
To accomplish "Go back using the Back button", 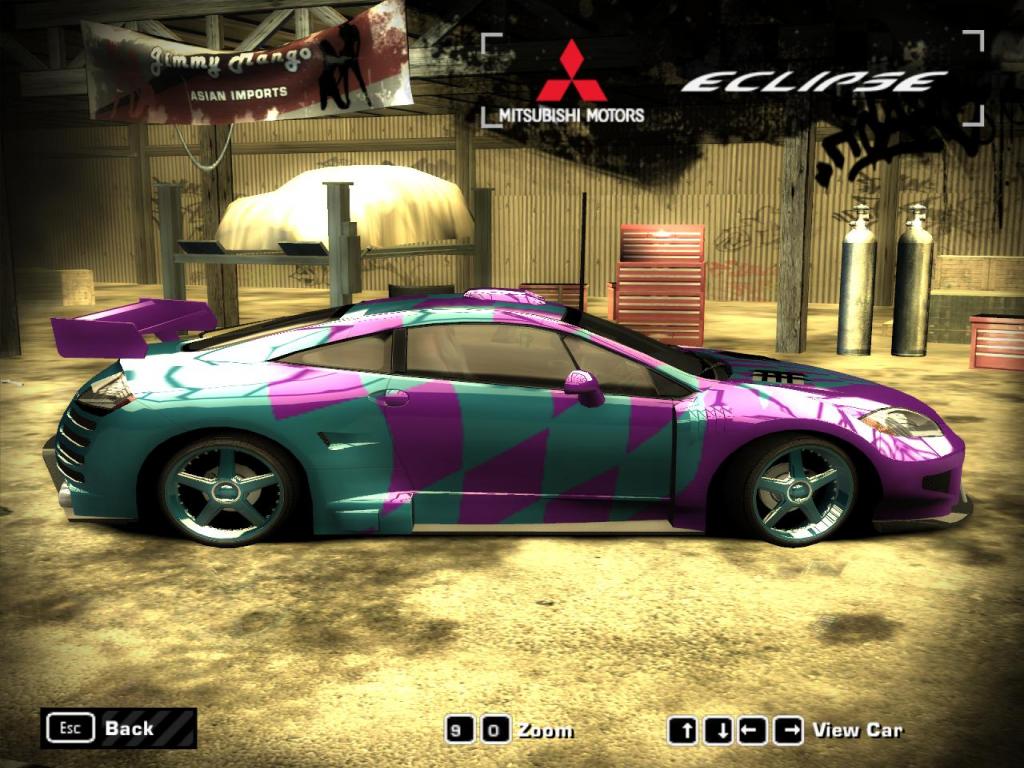I will [118, 728].
